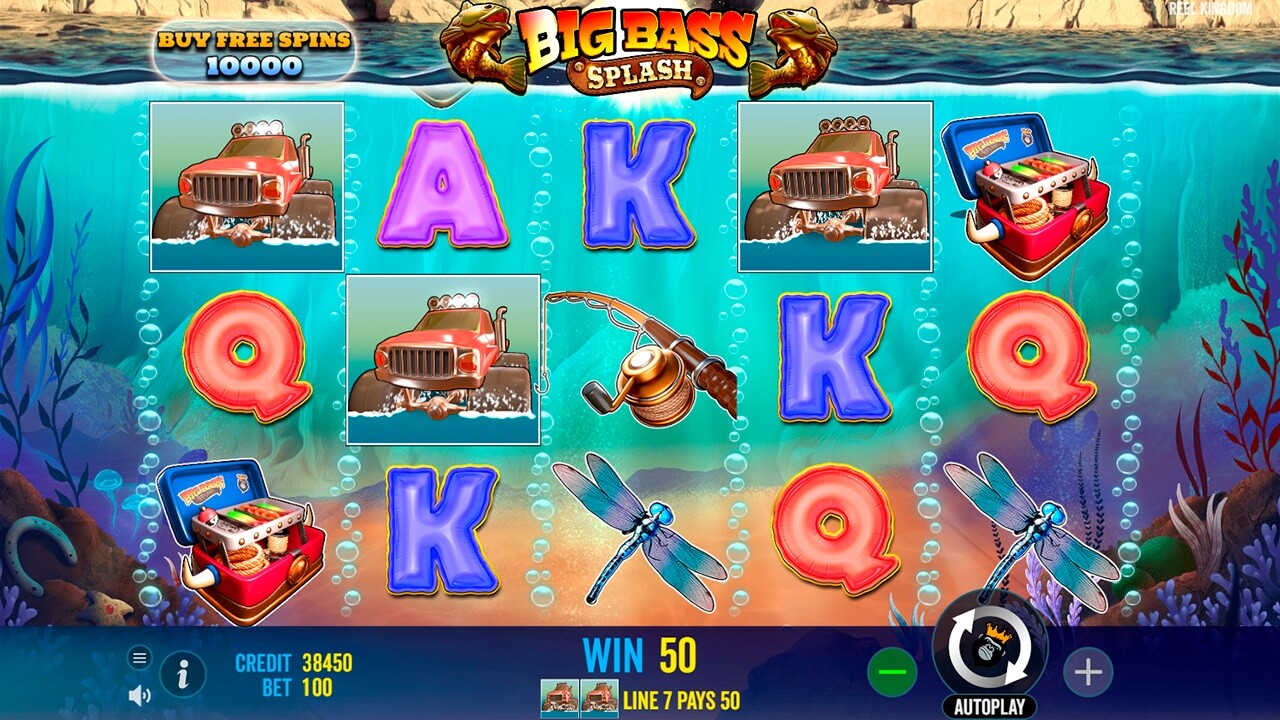Viewport: 1280px width, 720px height.
Task: Open the hamburger game menu
Action: click(137, 659)
